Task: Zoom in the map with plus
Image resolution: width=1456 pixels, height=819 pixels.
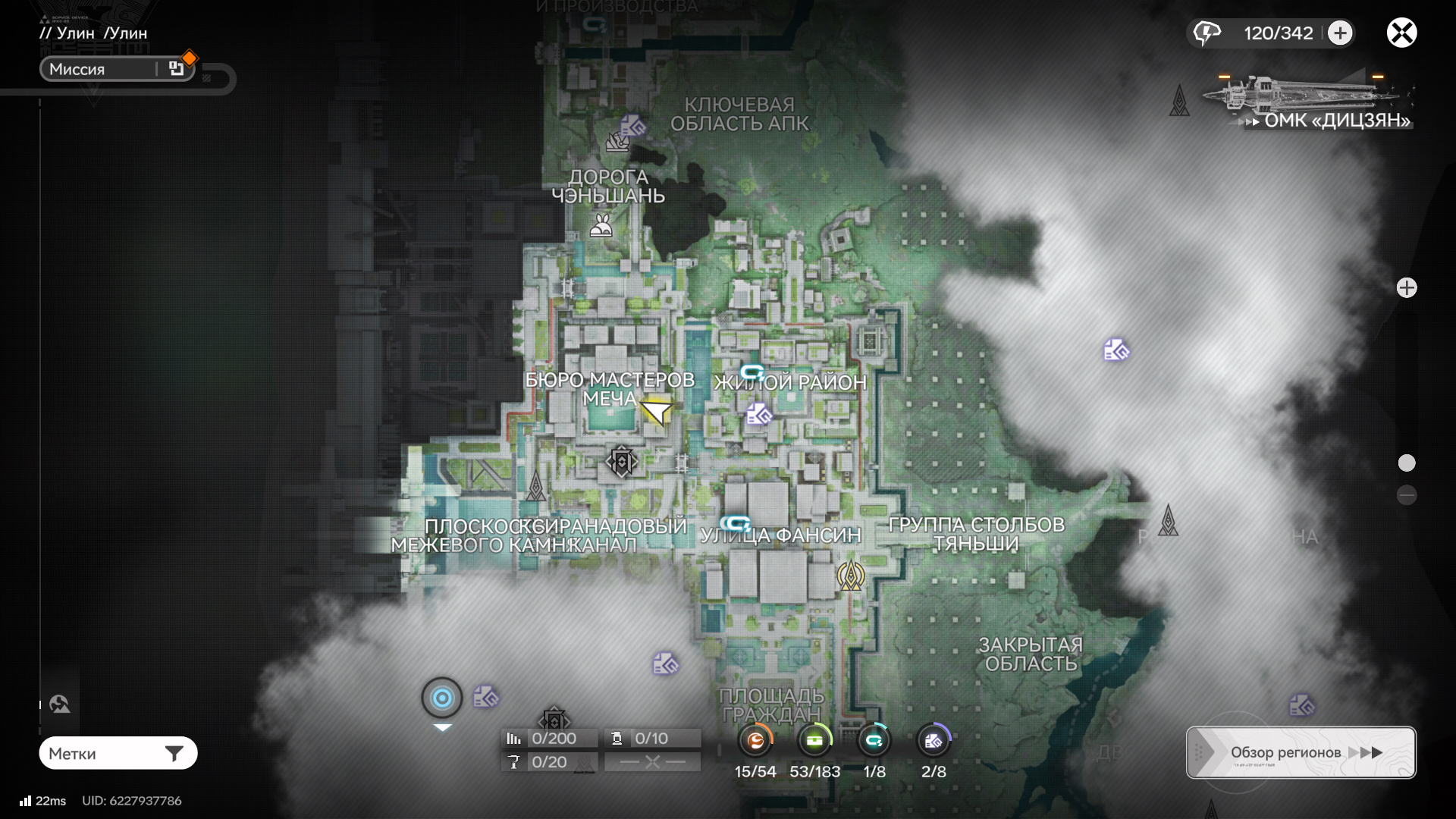Action: (1407, 288)
